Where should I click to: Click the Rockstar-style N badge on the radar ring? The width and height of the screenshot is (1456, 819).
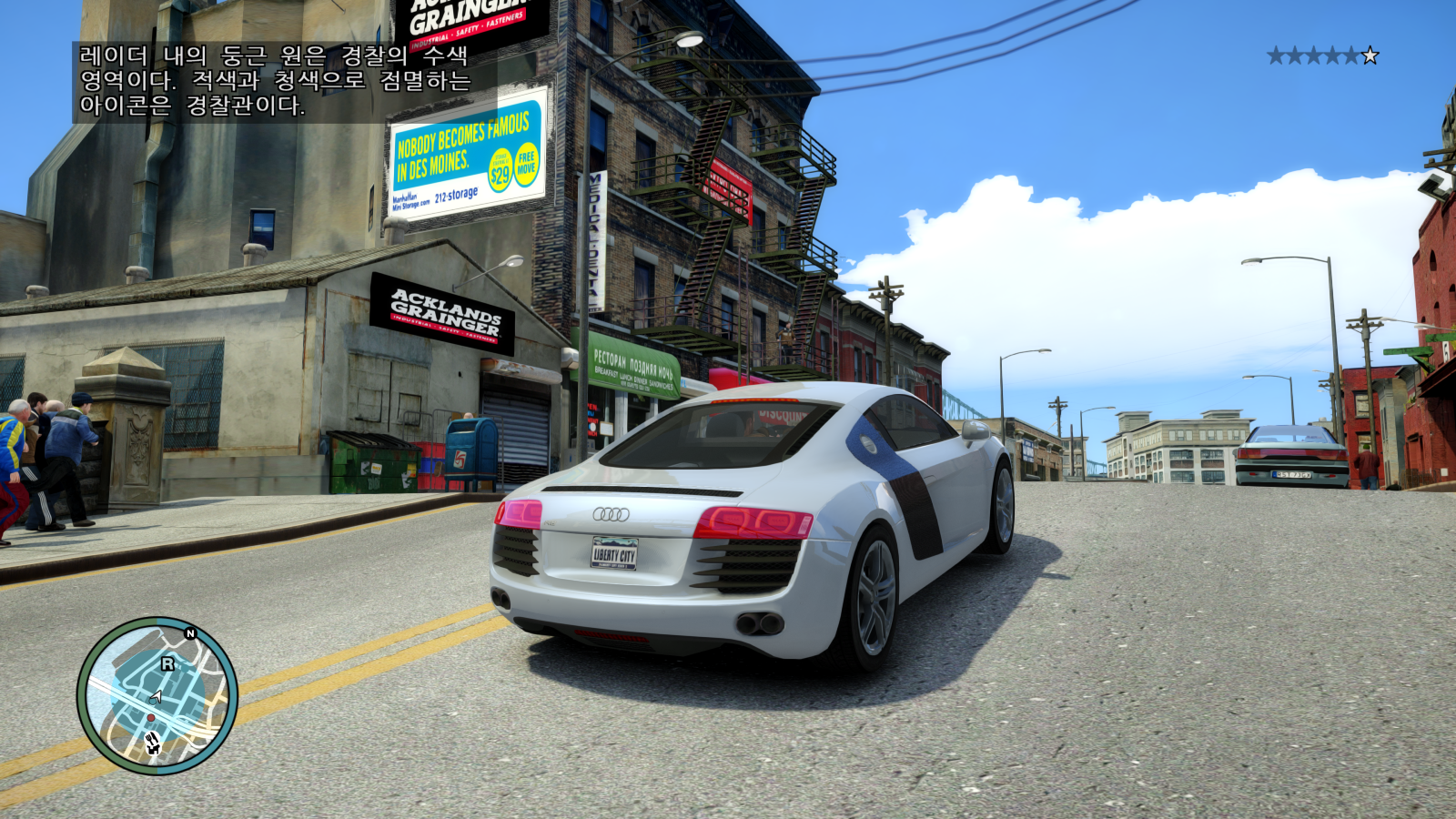pyautogui.click(x=189, y=633)
